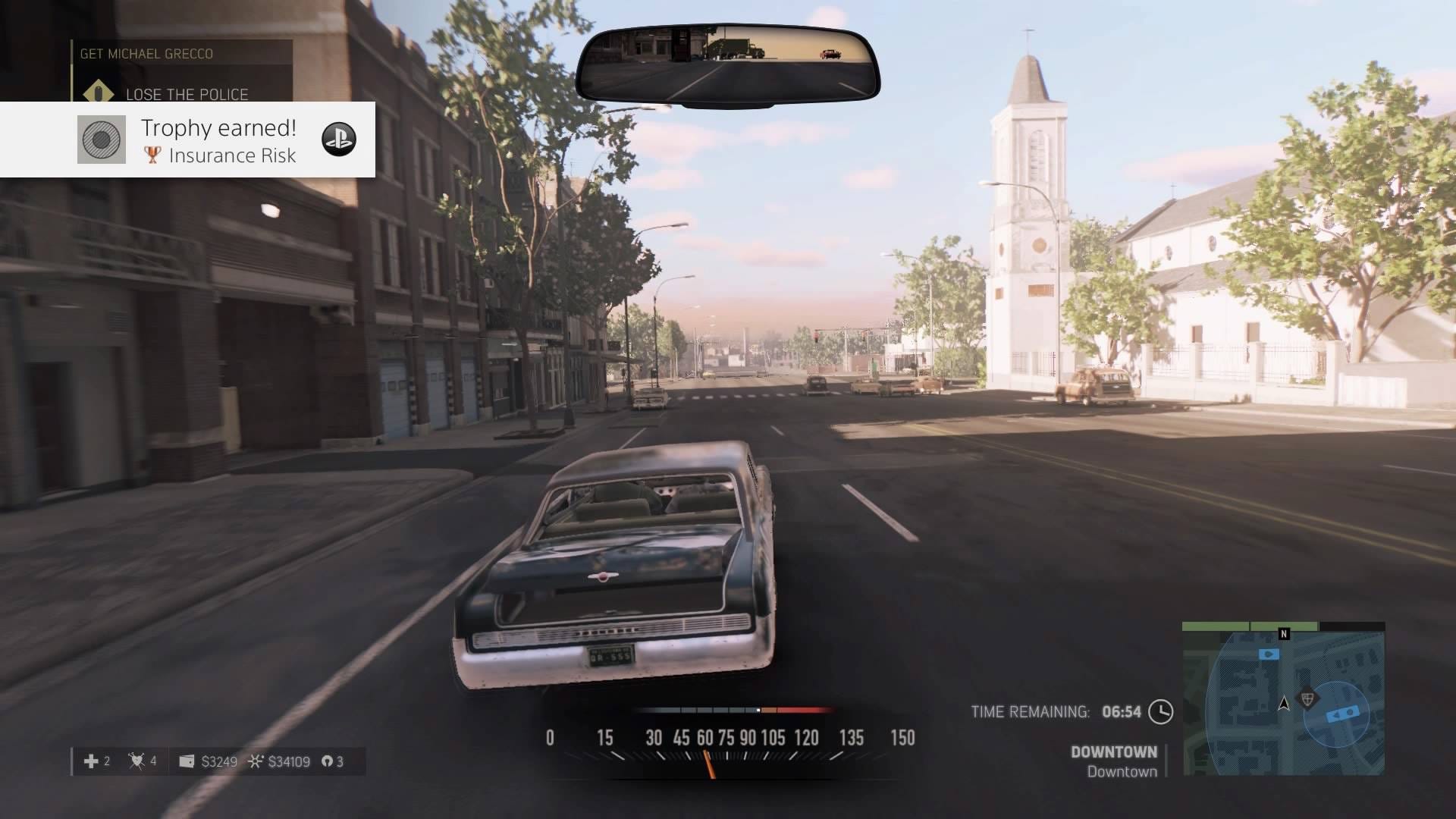Viewport: 1456px width, 819px height.
Task: Open the Insurance Risk trophy notification
Action: tap(218, 140)
